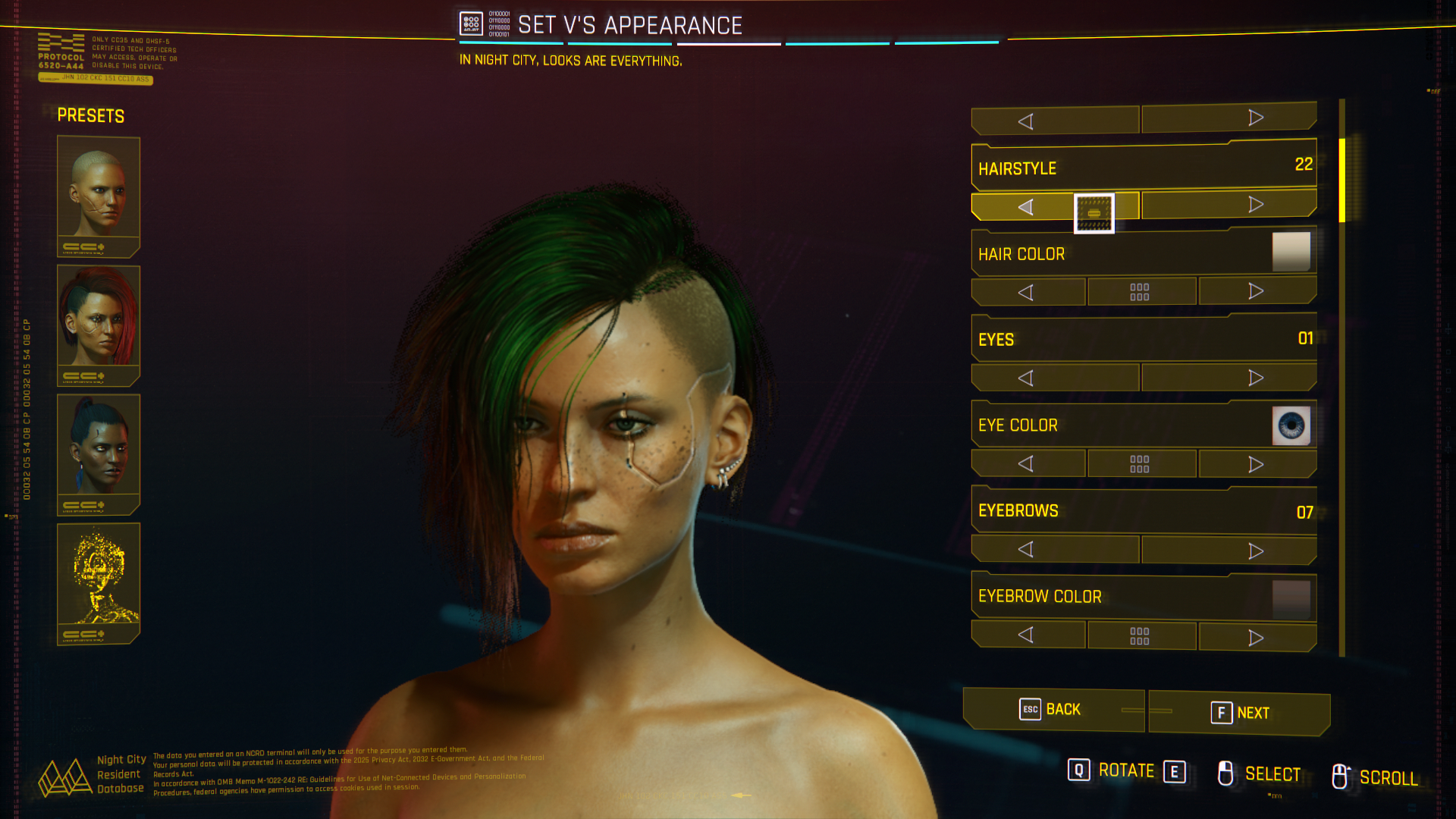
Task: Choose the red-haired preset portrait
Action: pyautogui.click(x=99, y=324)
